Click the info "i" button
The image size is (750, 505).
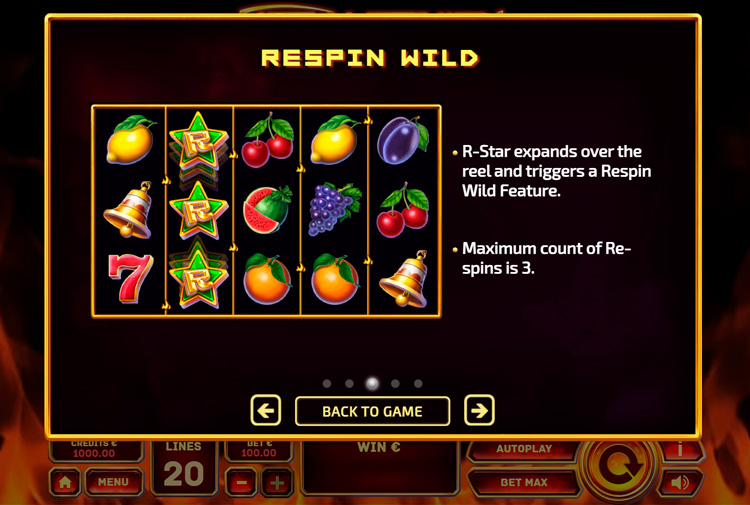[x=681, y=449]
